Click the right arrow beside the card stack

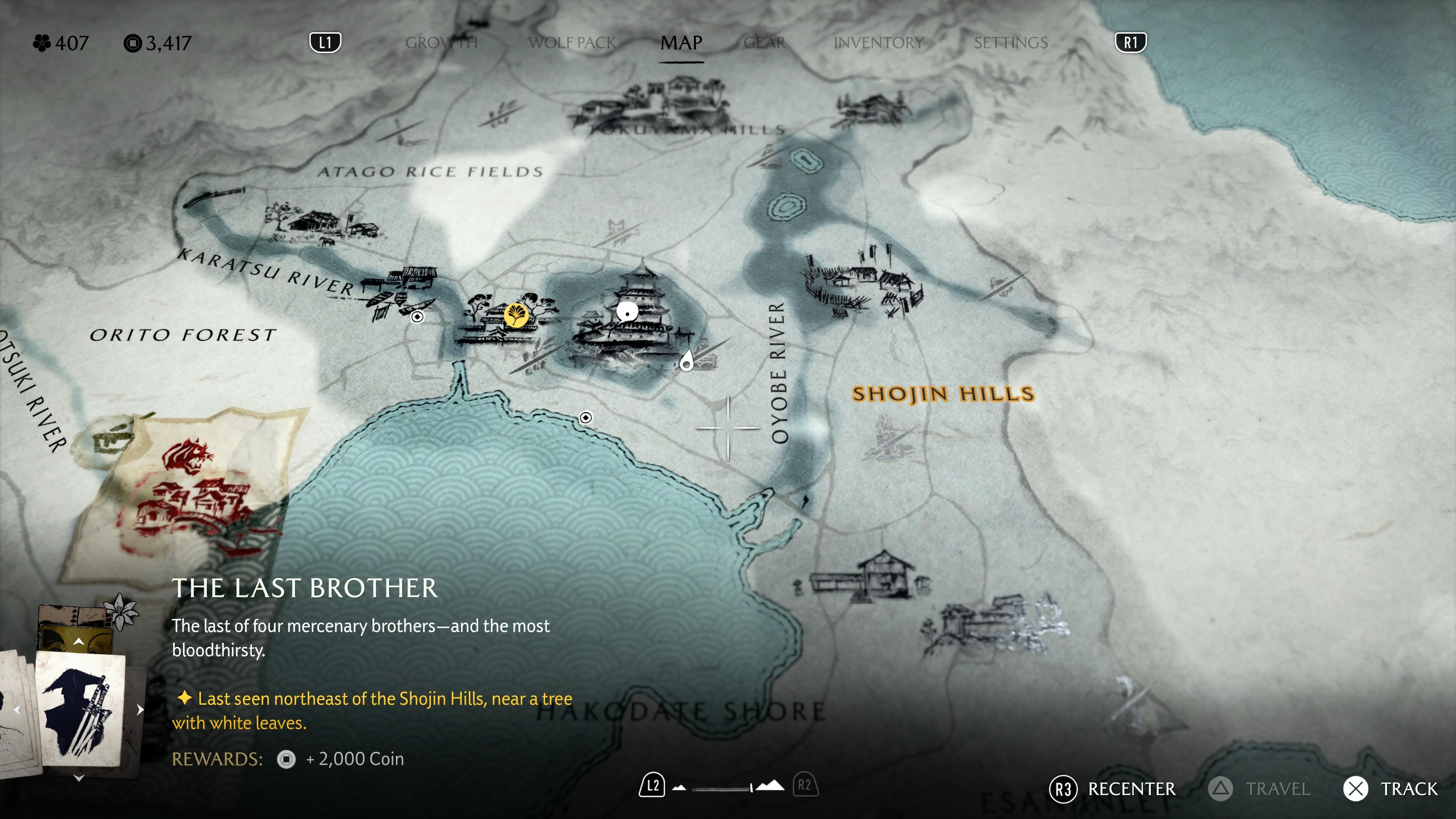point(140,709)
